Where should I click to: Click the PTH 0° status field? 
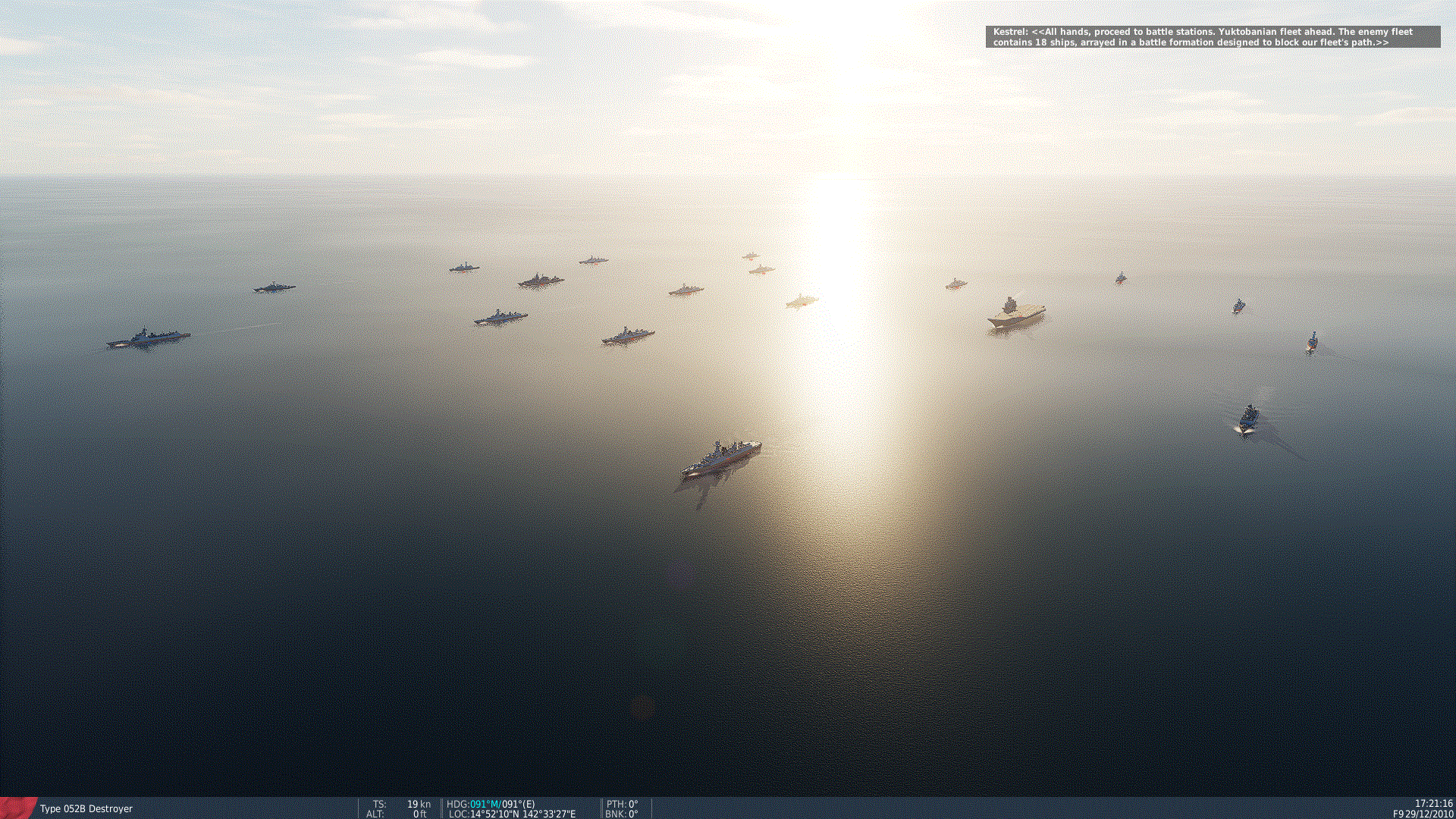tap(623, 803)
